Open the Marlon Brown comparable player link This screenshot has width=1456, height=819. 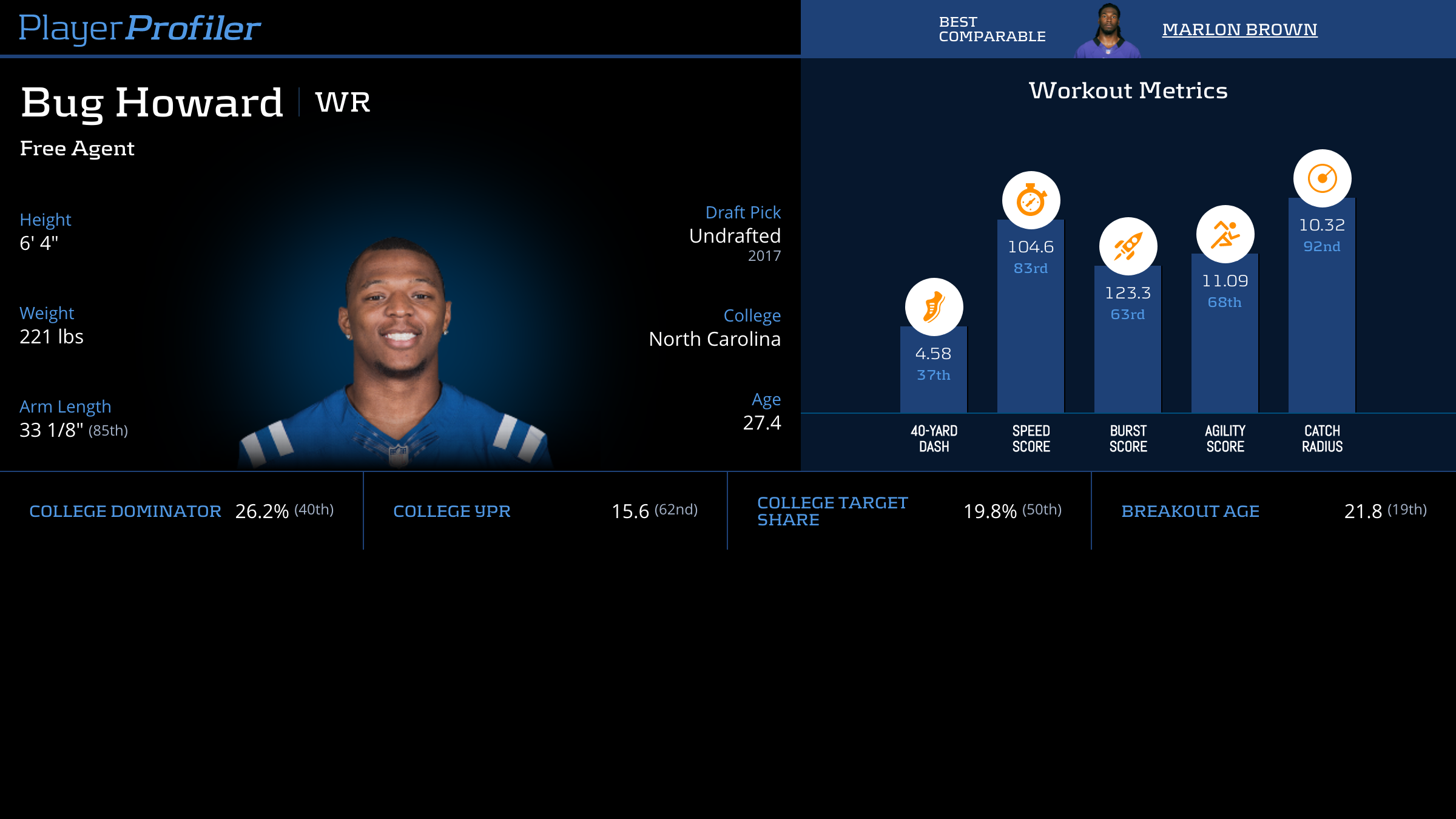point(1239,30)
